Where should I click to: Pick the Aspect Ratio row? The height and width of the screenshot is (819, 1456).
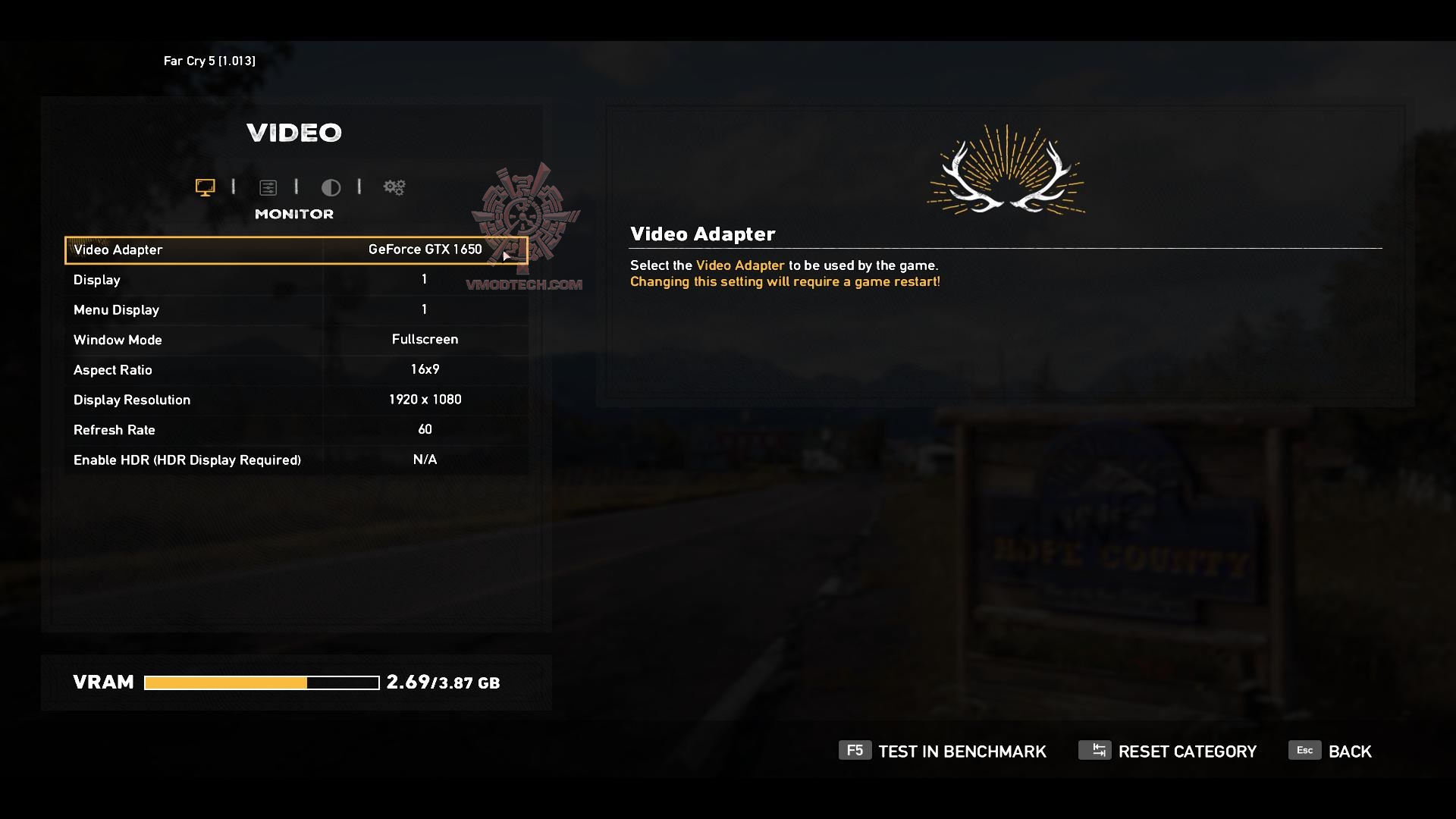(x=296, y=370)
